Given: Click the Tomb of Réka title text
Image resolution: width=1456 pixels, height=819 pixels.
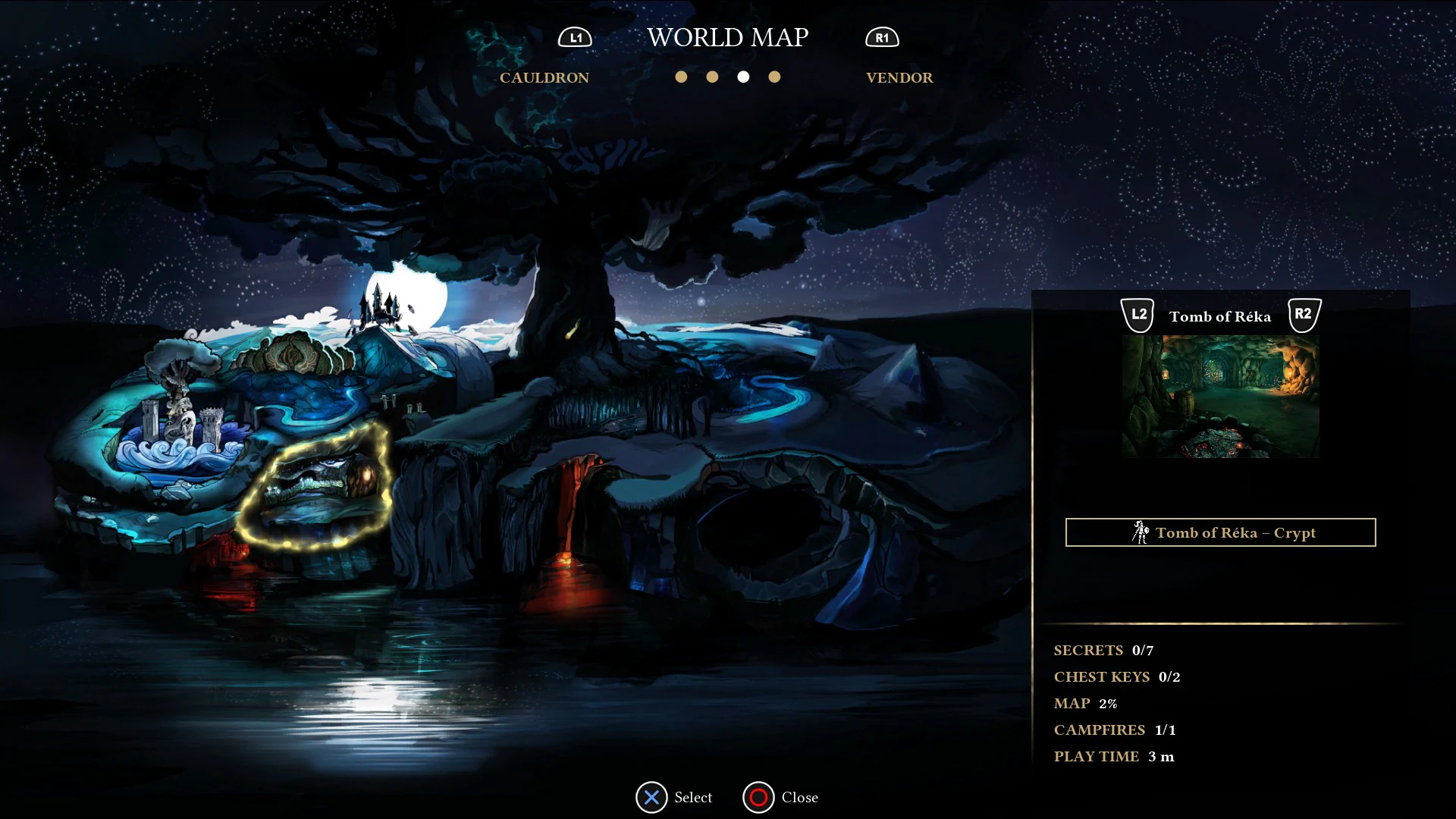Looking at the screenshot, I should point(1219,316).
